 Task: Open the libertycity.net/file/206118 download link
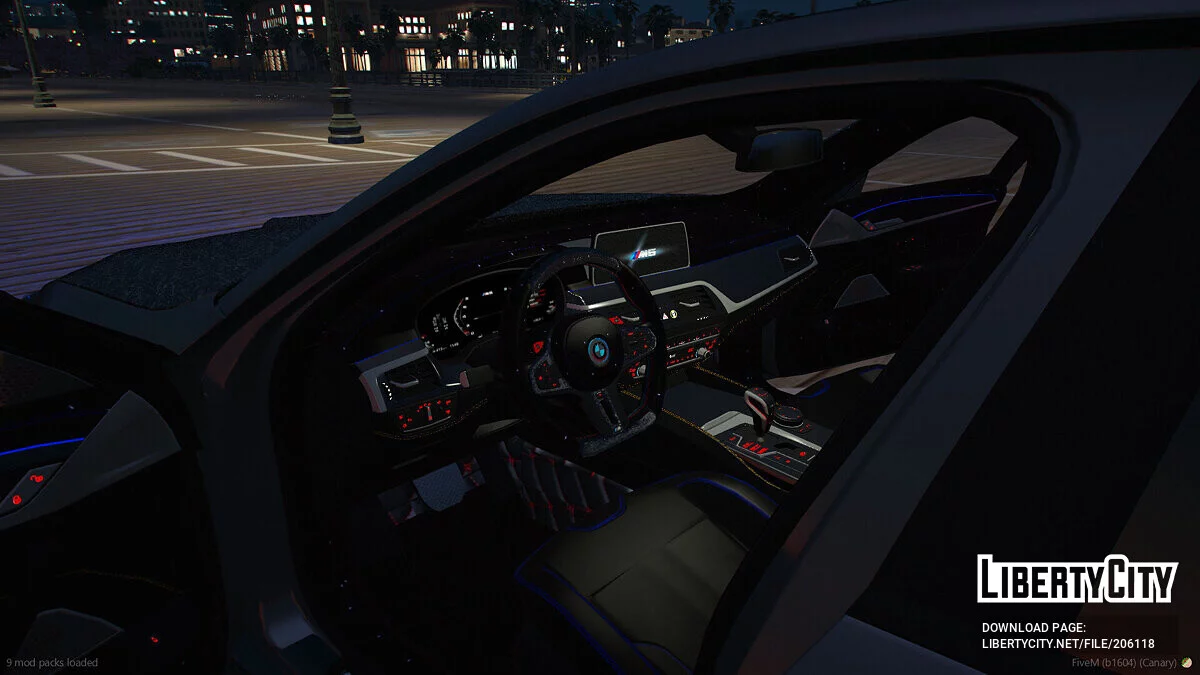pyautogui.click(x=1068, y=644)
